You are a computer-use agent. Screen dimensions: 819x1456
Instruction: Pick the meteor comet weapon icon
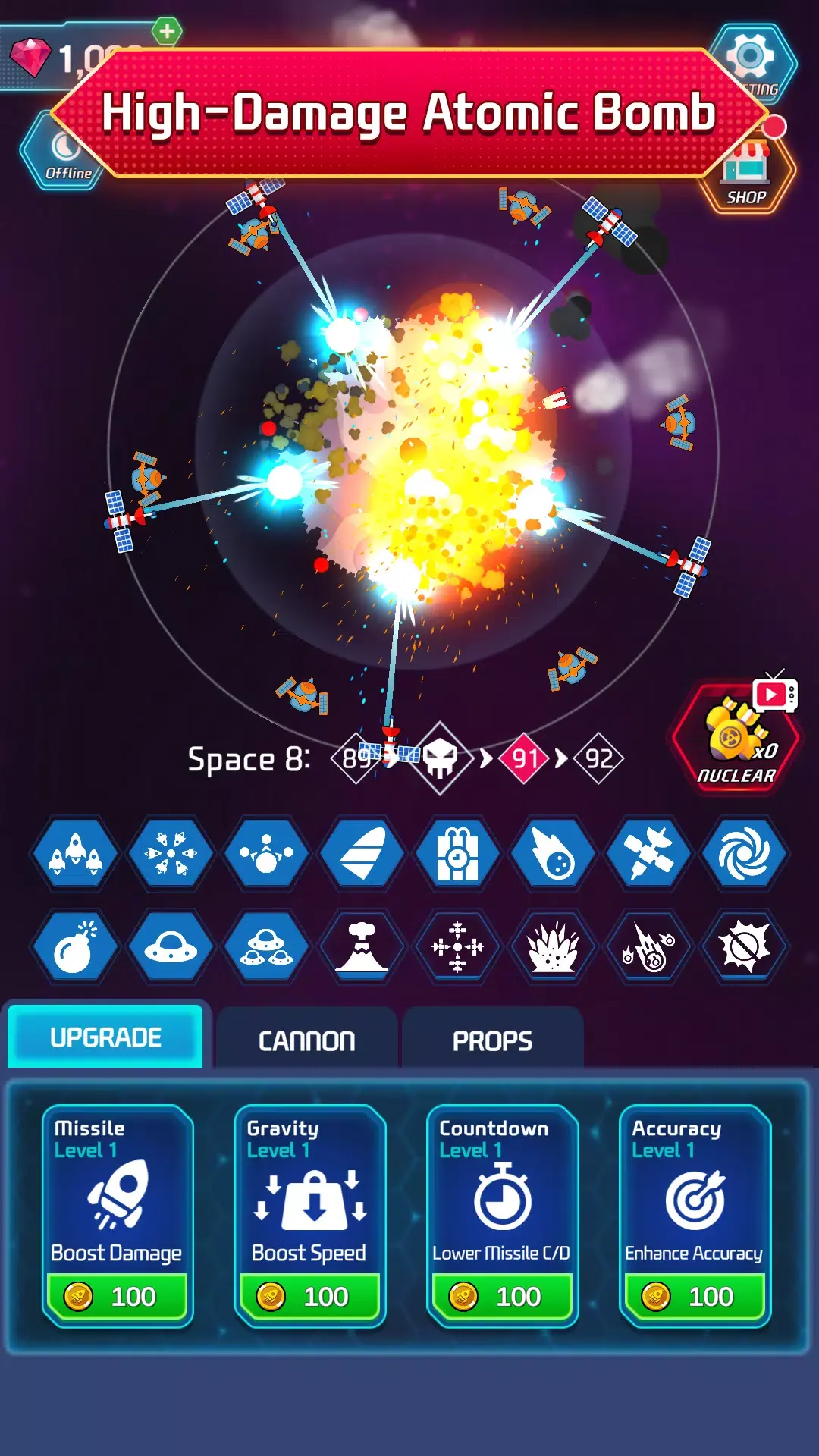click(554, 855)
